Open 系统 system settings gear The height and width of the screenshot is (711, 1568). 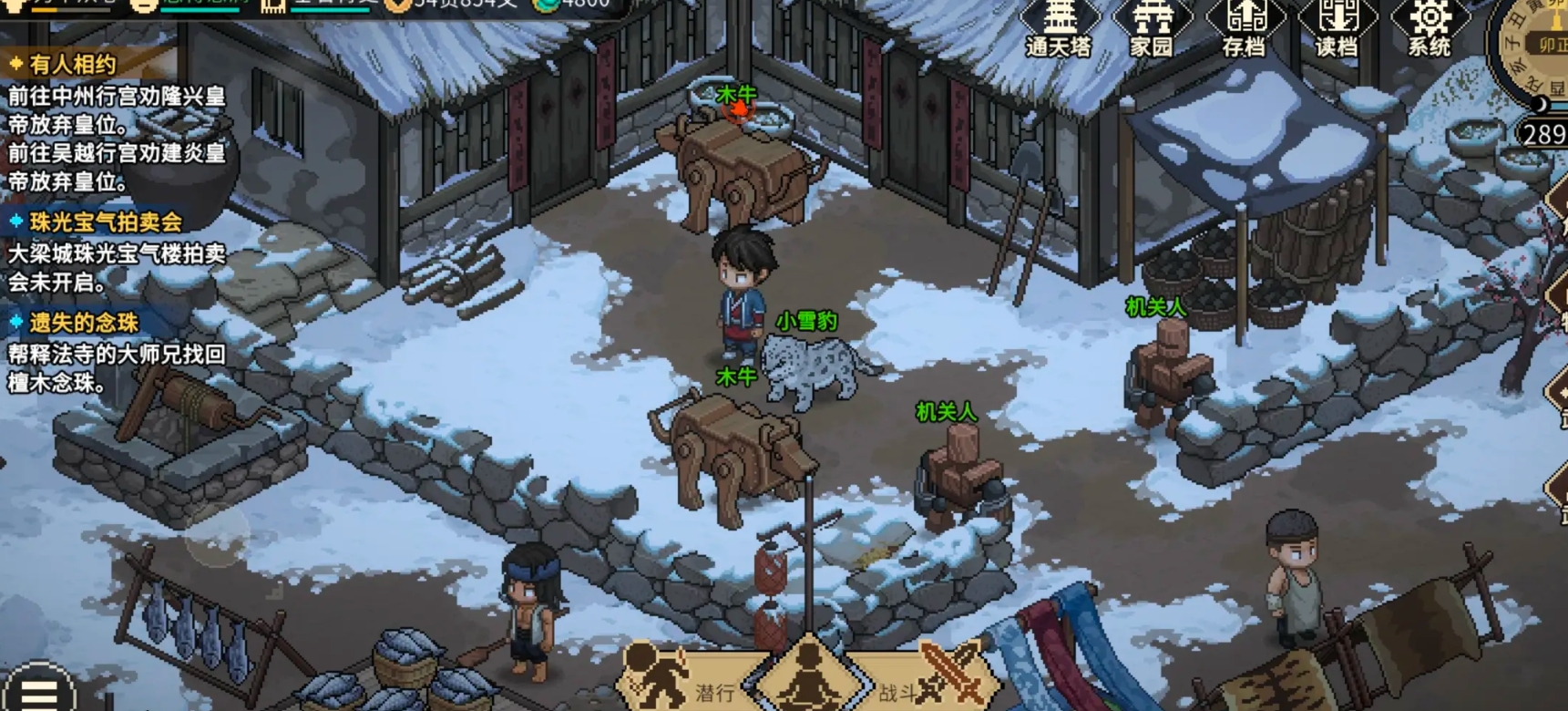[1429, 27]
